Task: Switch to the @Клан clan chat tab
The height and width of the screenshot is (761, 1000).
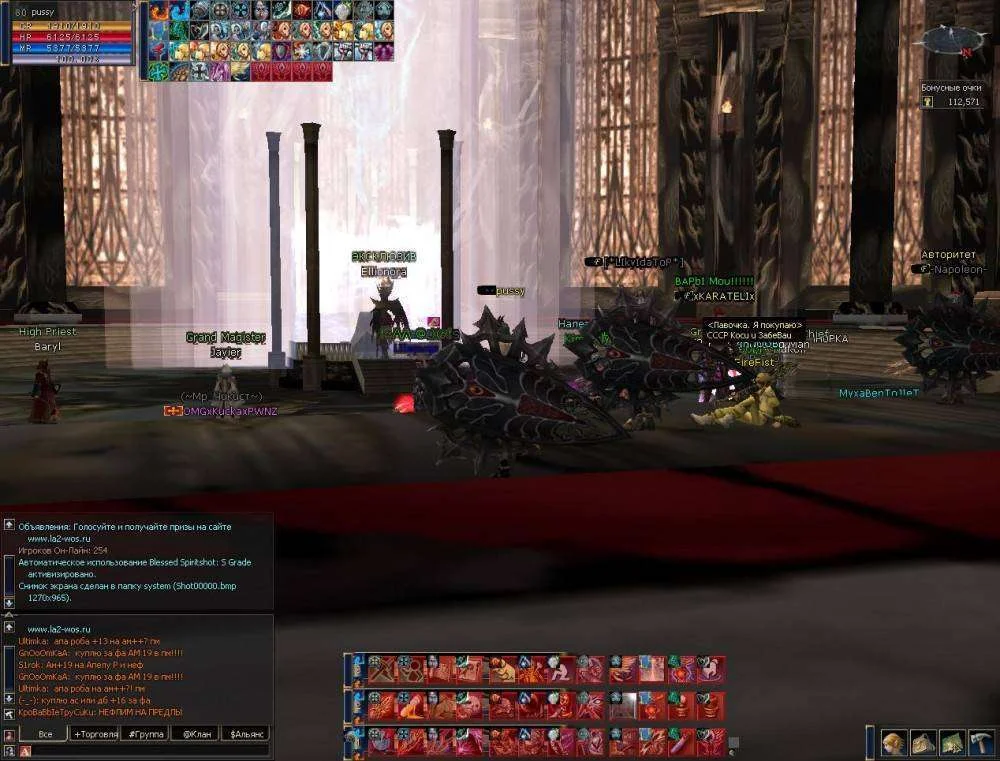Action: pos(195,734)
